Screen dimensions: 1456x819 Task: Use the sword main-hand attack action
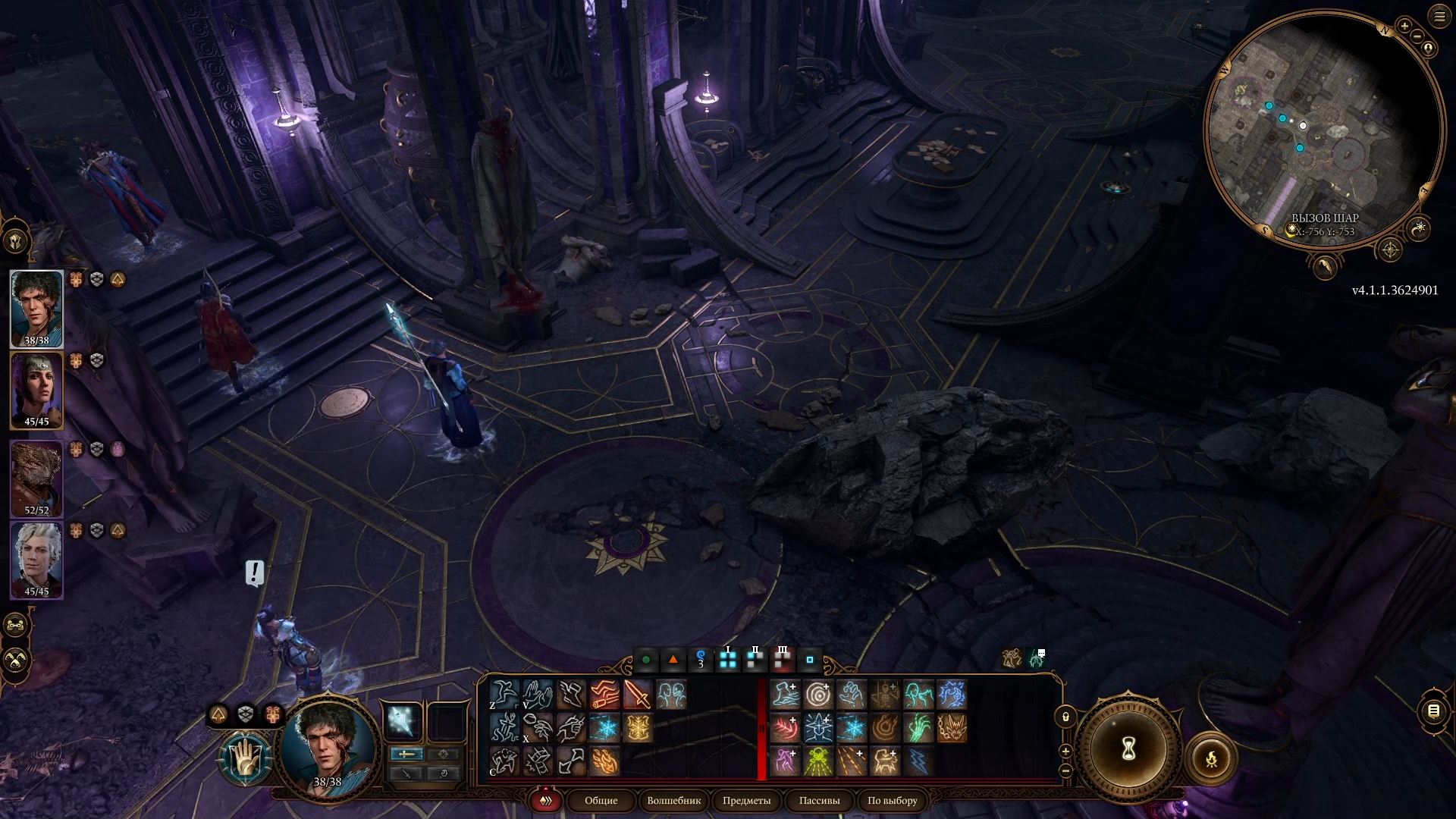point(637,695)
